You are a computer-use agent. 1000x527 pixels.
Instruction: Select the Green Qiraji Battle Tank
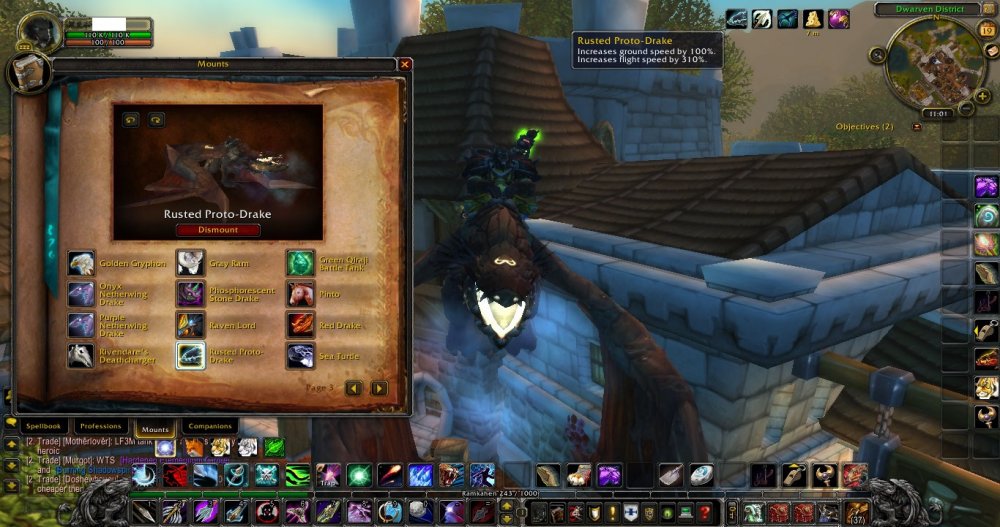(300, 263)
